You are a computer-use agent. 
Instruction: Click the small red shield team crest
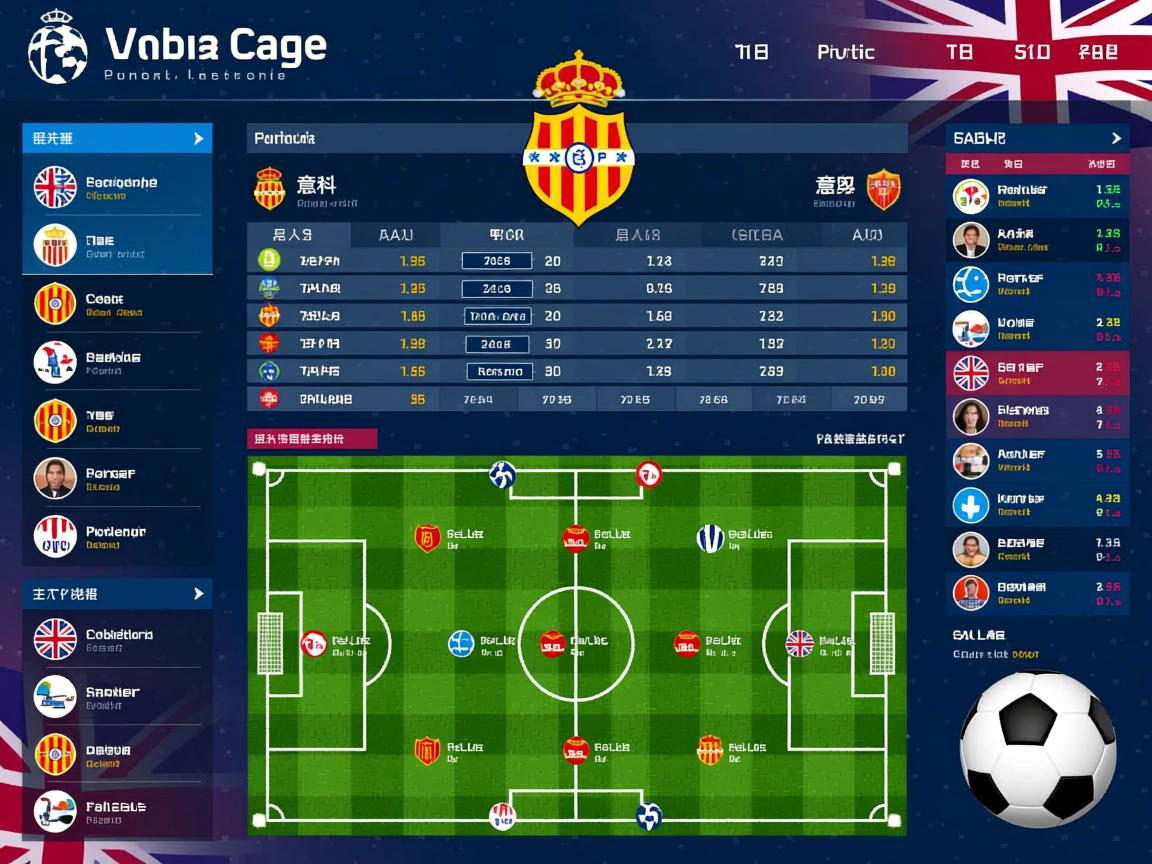(x=883, y=188)
